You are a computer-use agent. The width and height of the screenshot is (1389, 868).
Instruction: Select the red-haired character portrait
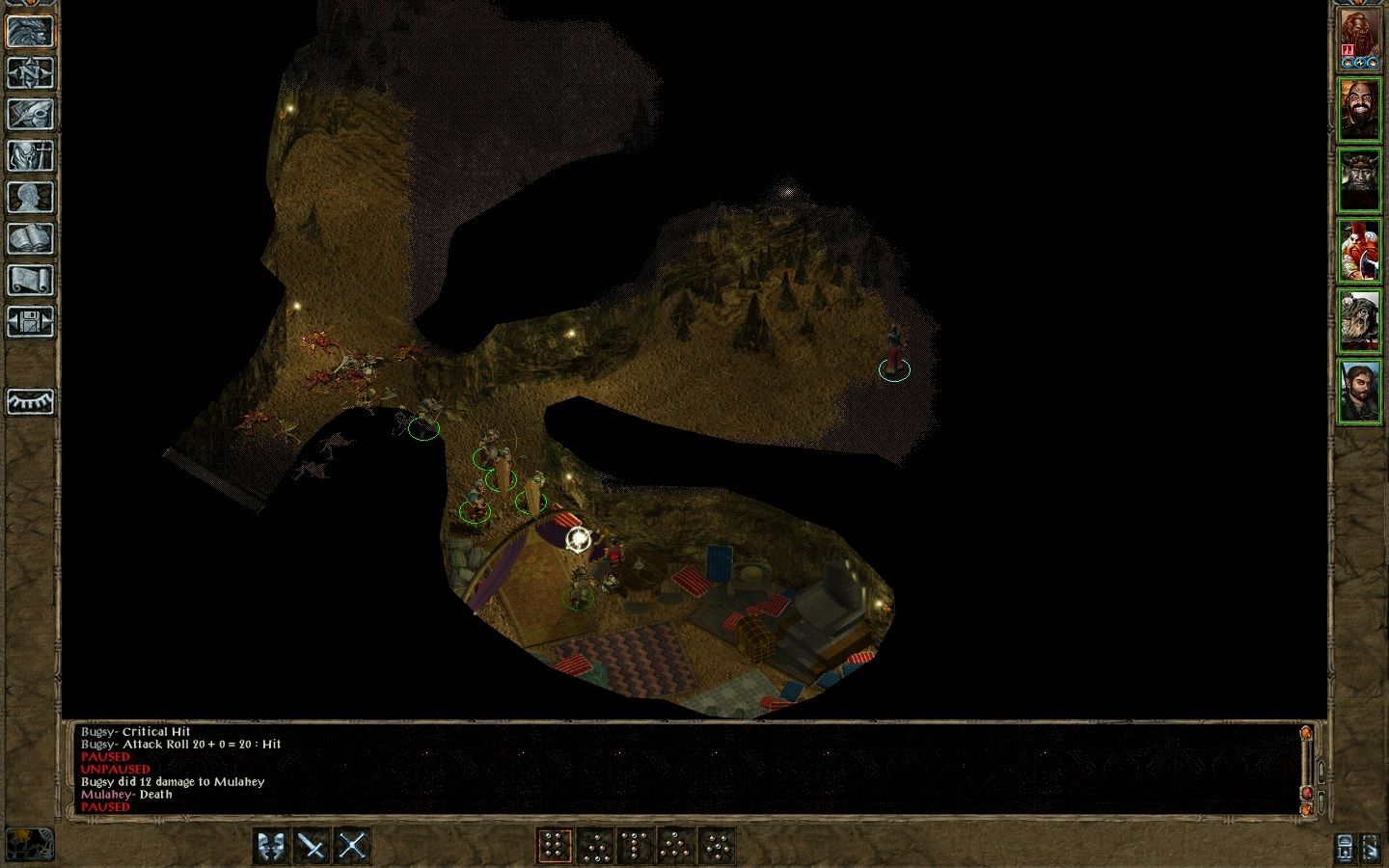tap(1358, 251)
